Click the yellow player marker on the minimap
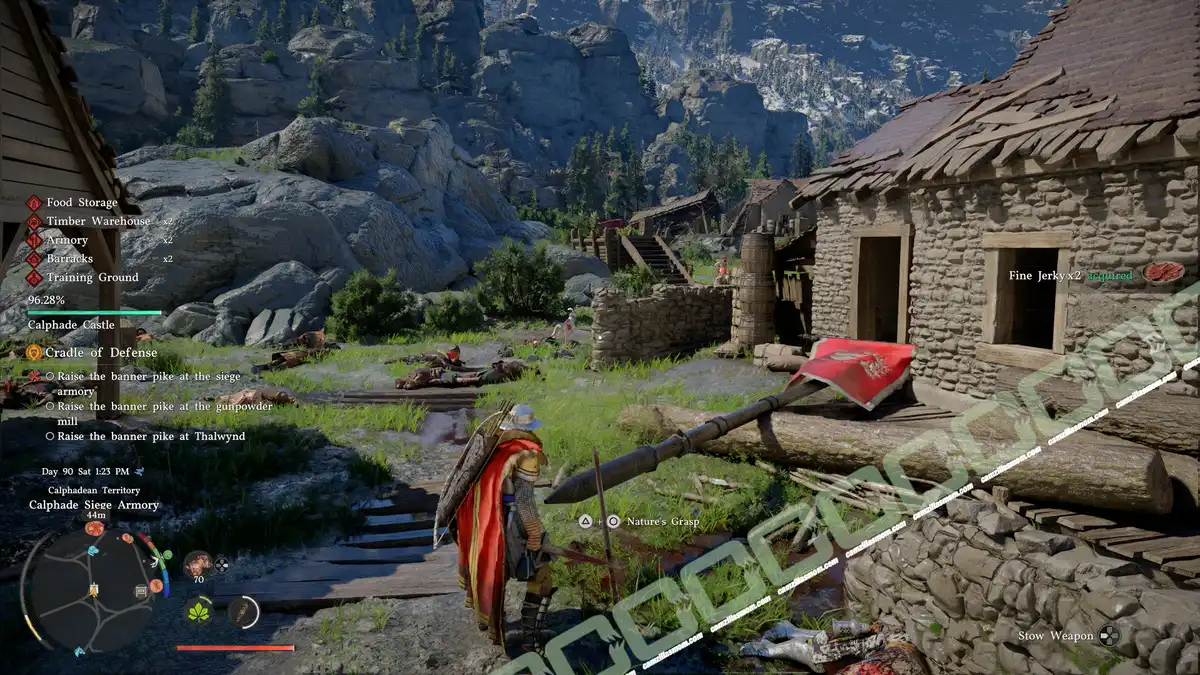Screen dimensions: 1200x675 (94, 592)
